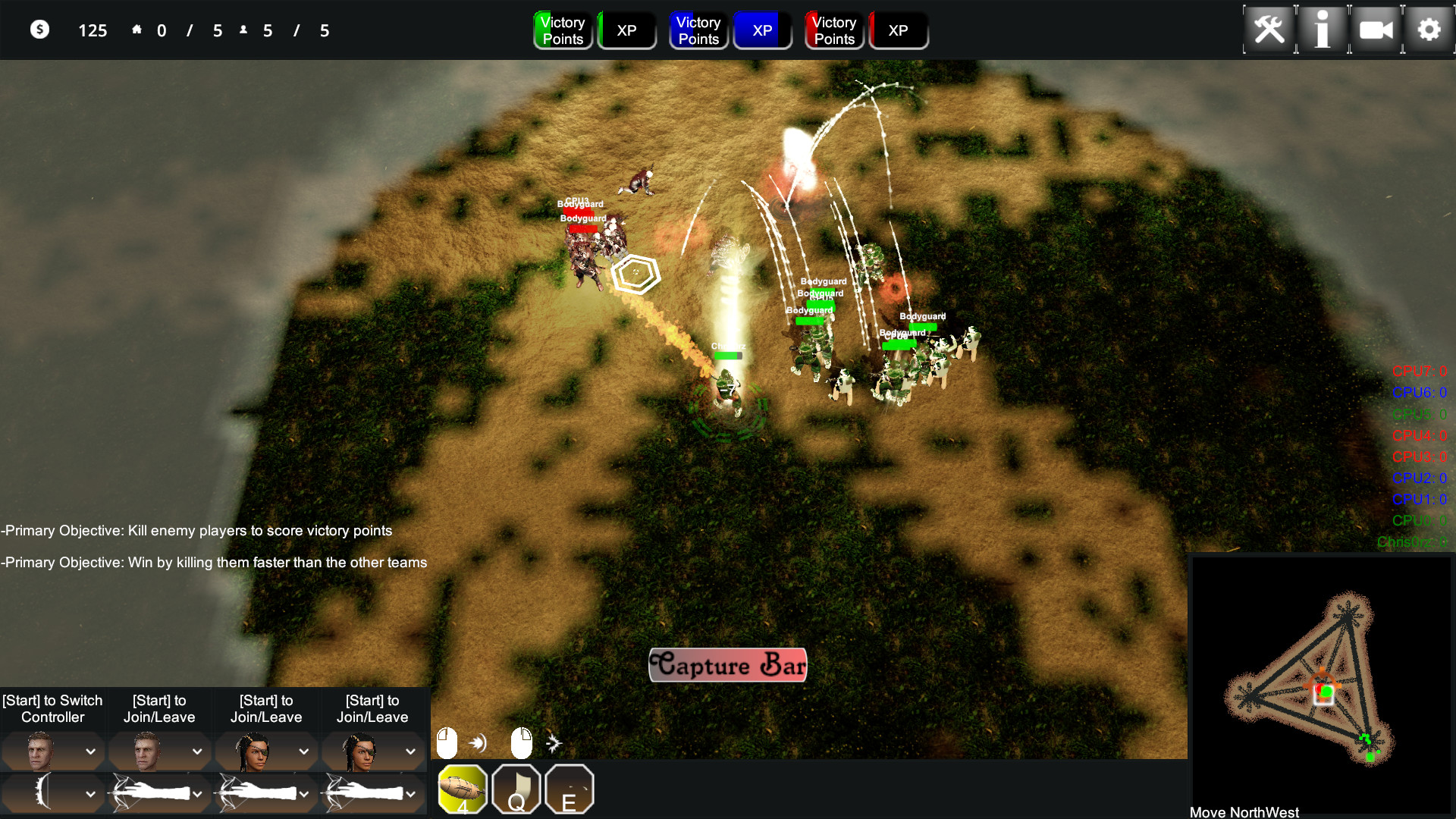The height and width of the screenshot is (819, 1456).
Task: Open the build tools panel with the hammer icon
Action: pos(1269,30)
